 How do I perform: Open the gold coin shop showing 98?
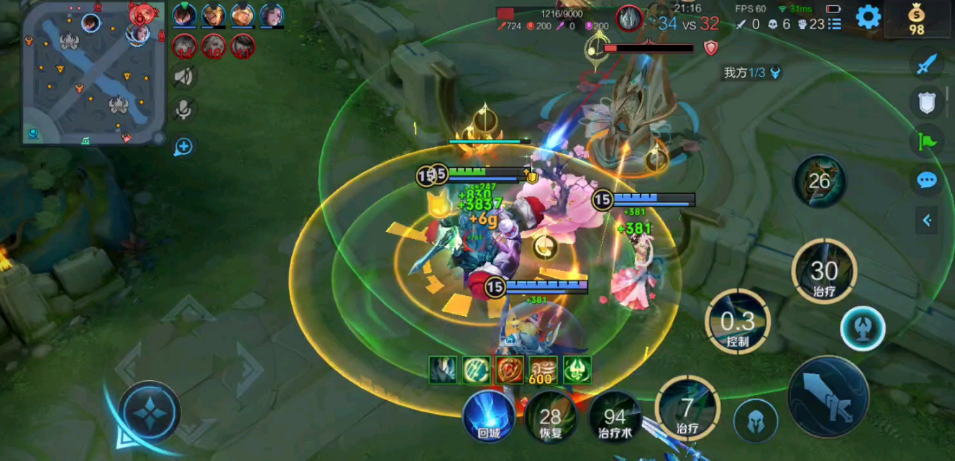pyautogui.click(x=918, y=19)
